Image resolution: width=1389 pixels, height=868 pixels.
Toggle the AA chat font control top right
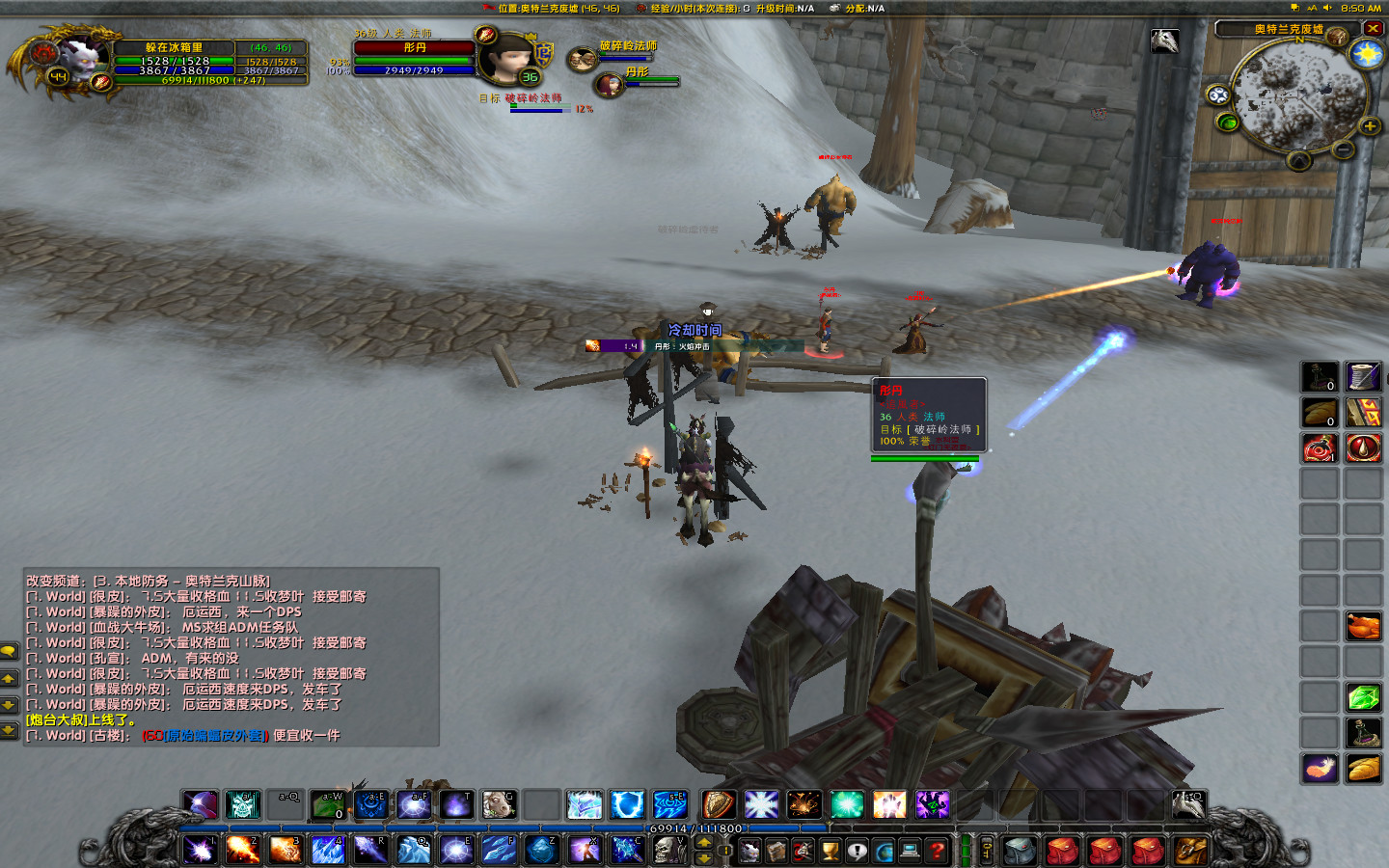coord(1312,8)
